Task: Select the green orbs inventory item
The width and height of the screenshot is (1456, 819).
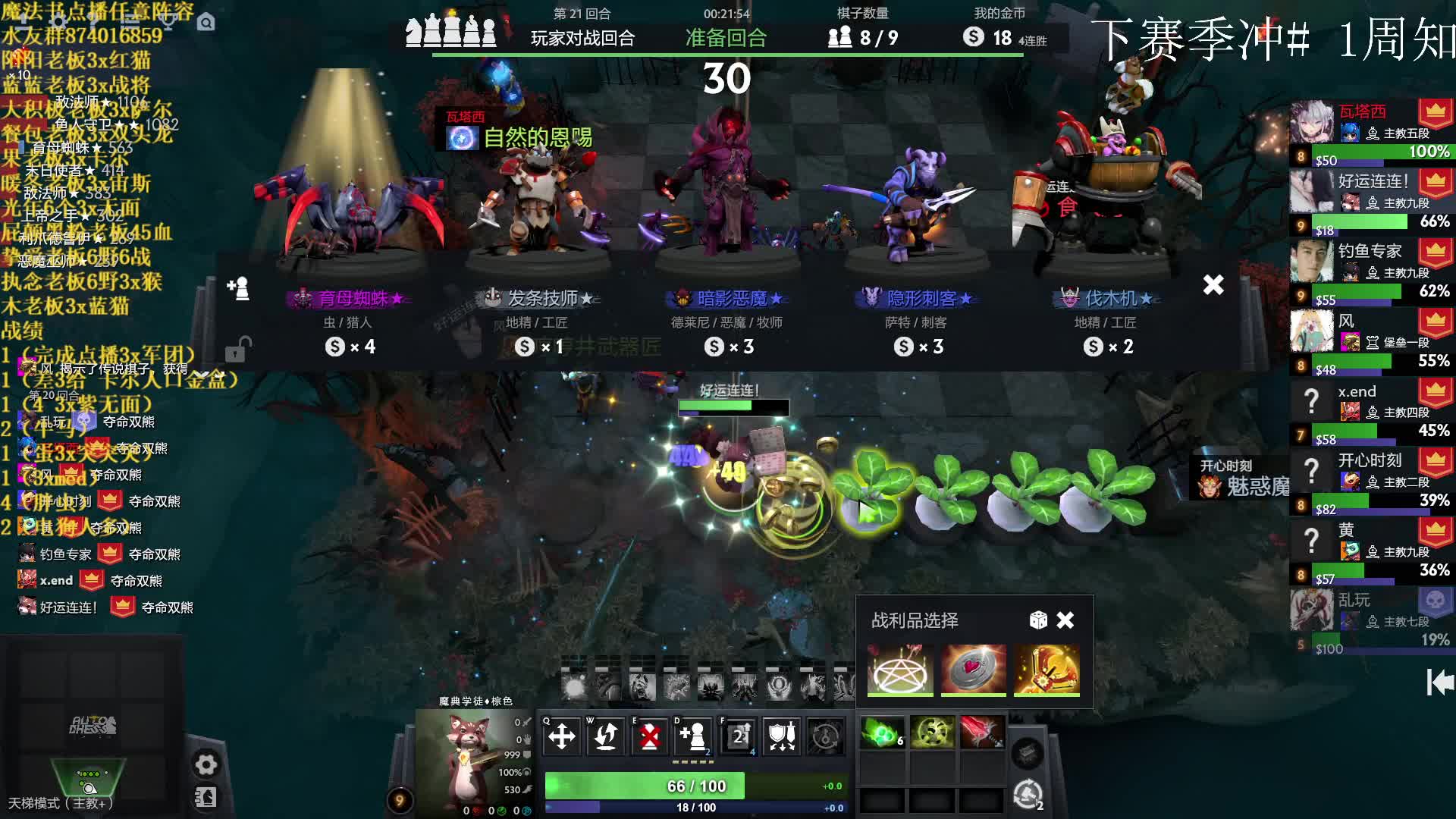Action: point(881,733)
